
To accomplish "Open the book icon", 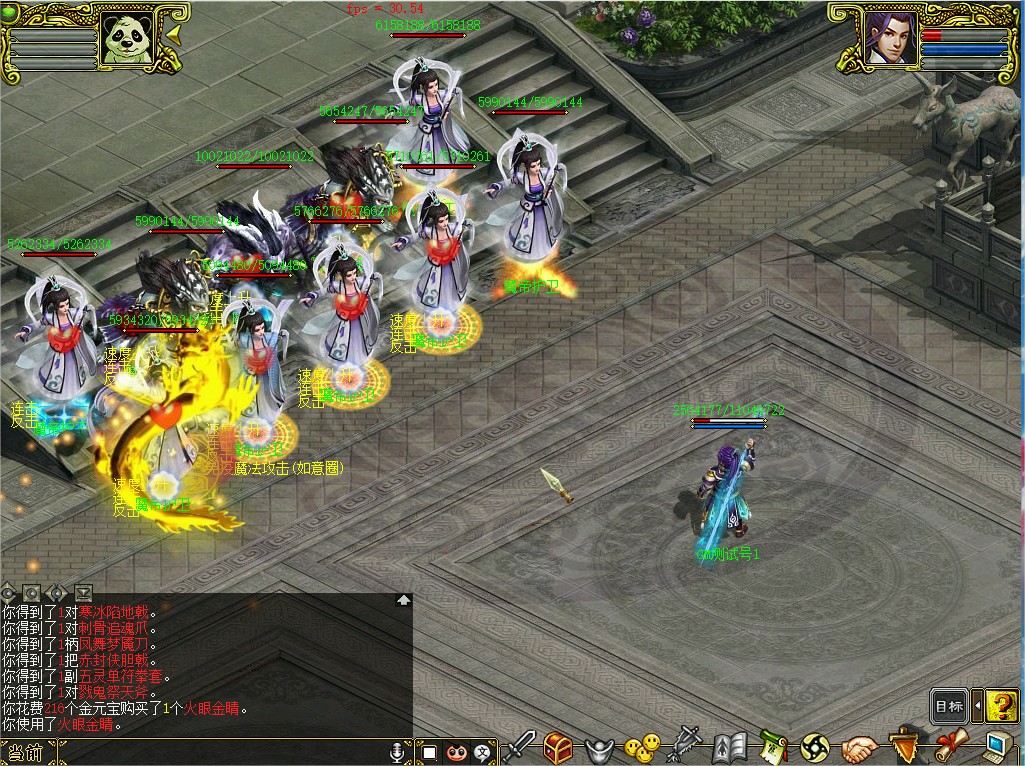I will 730,747.
